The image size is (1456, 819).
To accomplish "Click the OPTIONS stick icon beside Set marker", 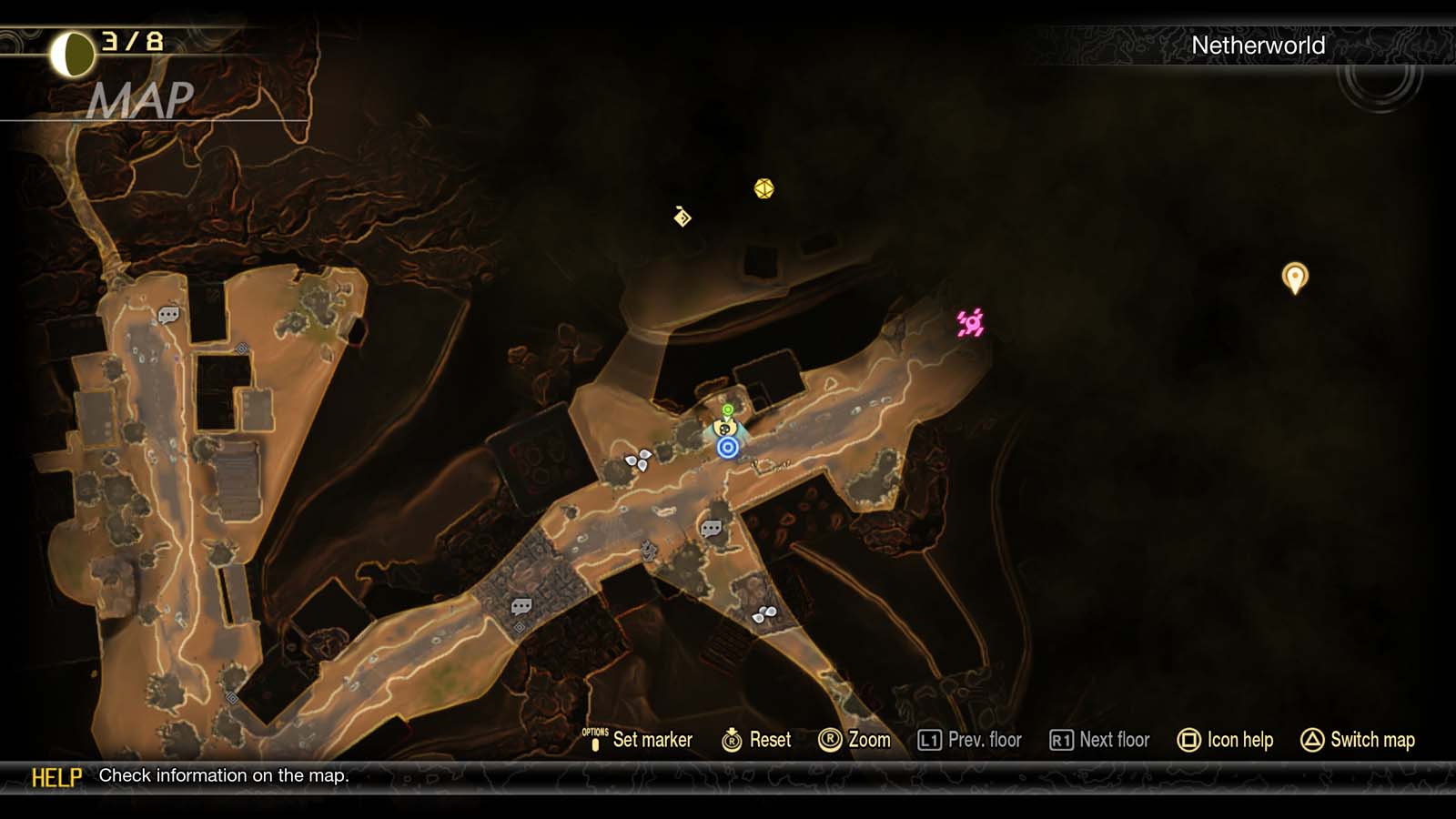I will pos(596,740).
